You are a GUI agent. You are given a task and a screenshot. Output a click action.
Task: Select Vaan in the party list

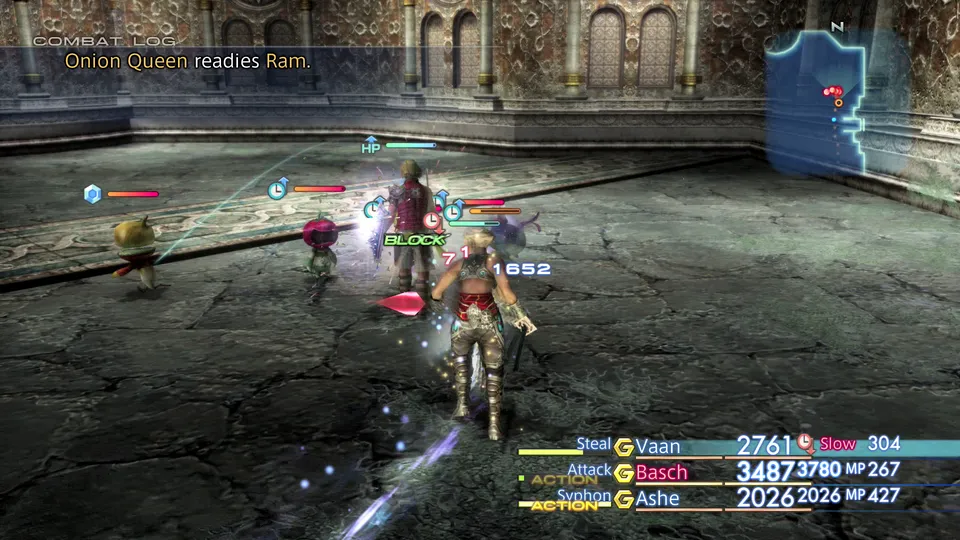pyautogui.click(x=658, y=446)
